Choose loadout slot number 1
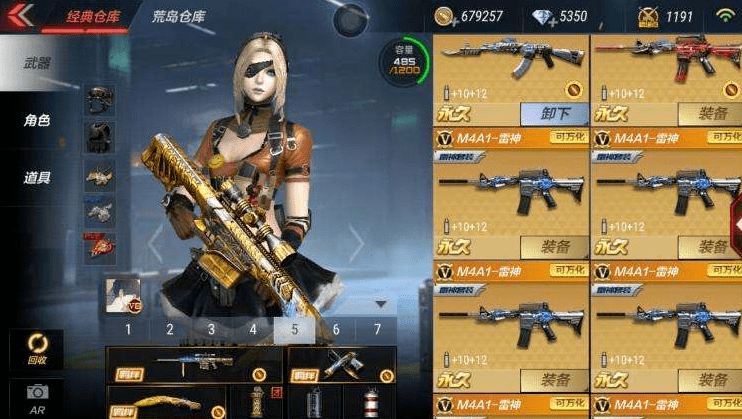Viewport: 742px width, 419px height. [128, 329]
